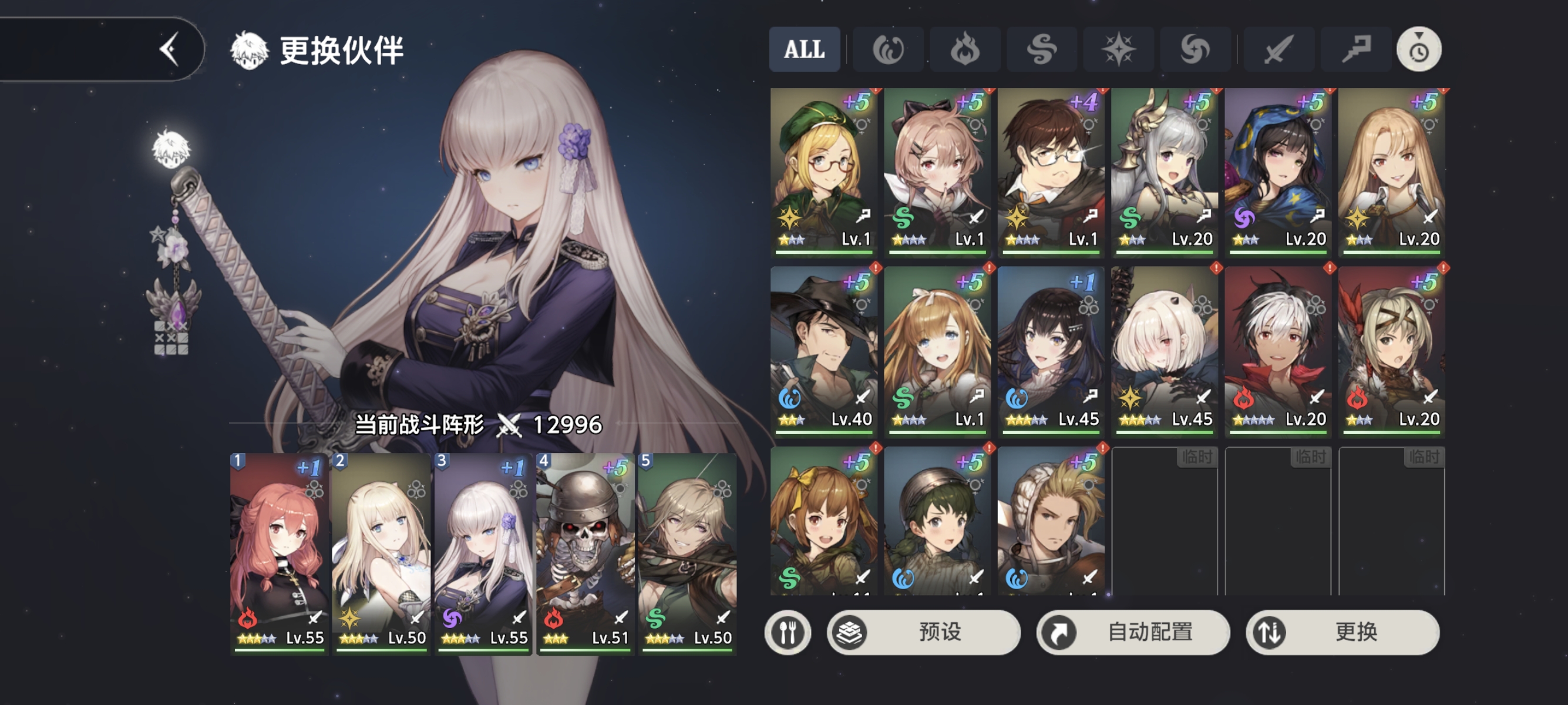Select the ALL filter tab

point(804,49)
